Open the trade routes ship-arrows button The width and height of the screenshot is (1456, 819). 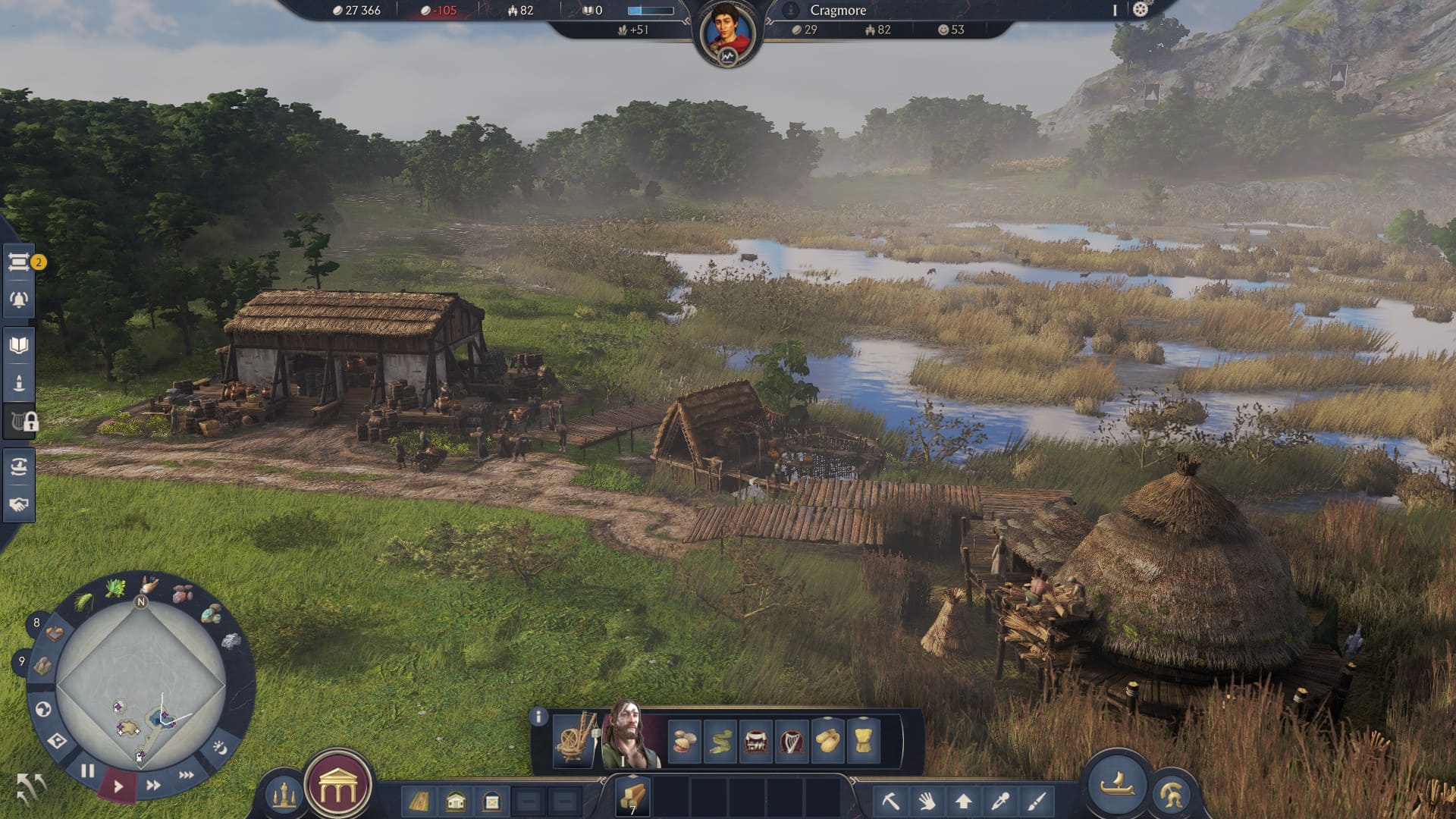tap(19, 466)
